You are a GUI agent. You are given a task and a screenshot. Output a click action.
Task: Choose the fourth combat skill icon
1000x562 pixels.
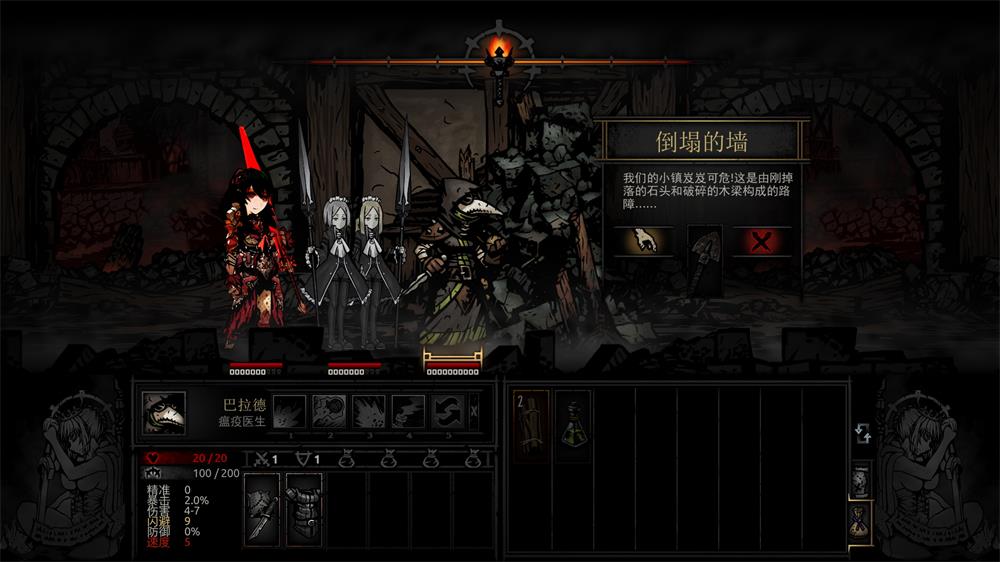408,411
